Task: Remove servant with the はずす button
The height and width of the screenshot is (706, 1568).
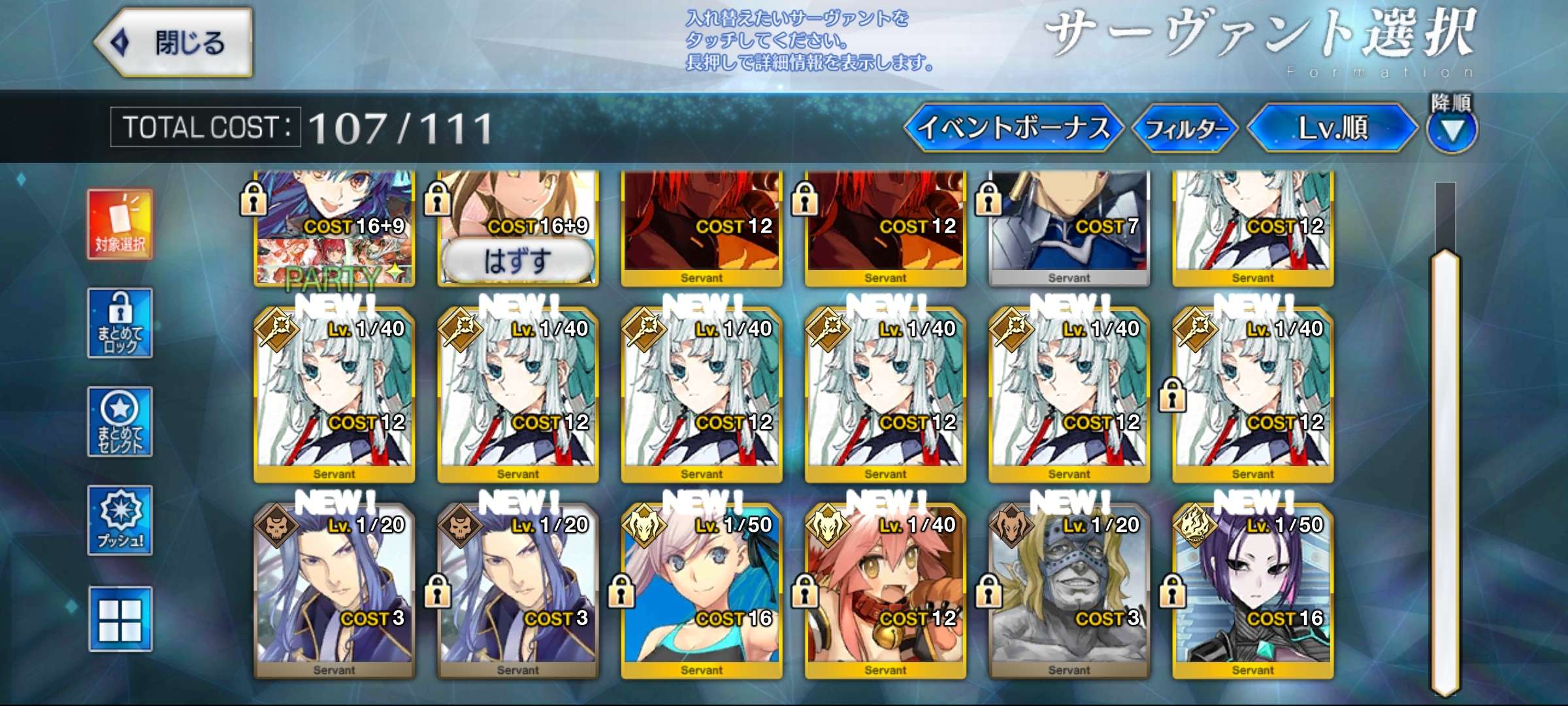Action: point(517,261)
